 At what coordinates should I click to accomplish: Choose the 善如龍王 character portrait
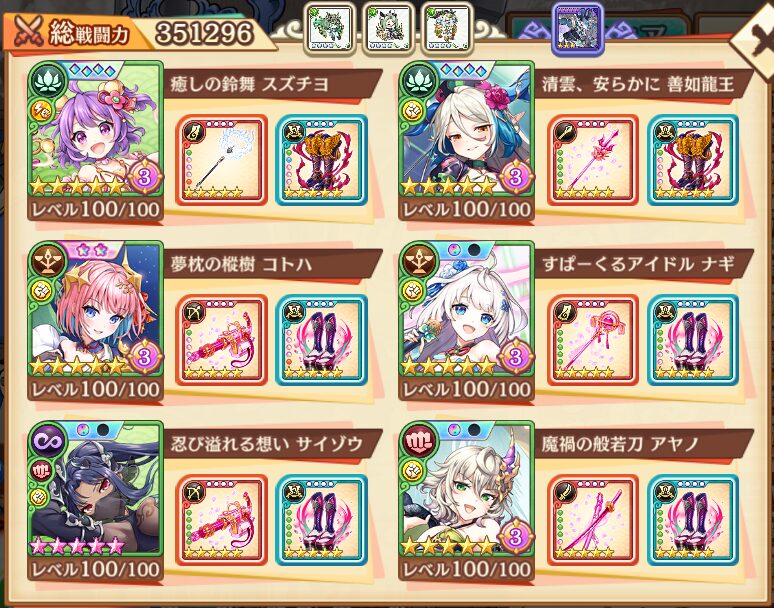coord(466,130)
